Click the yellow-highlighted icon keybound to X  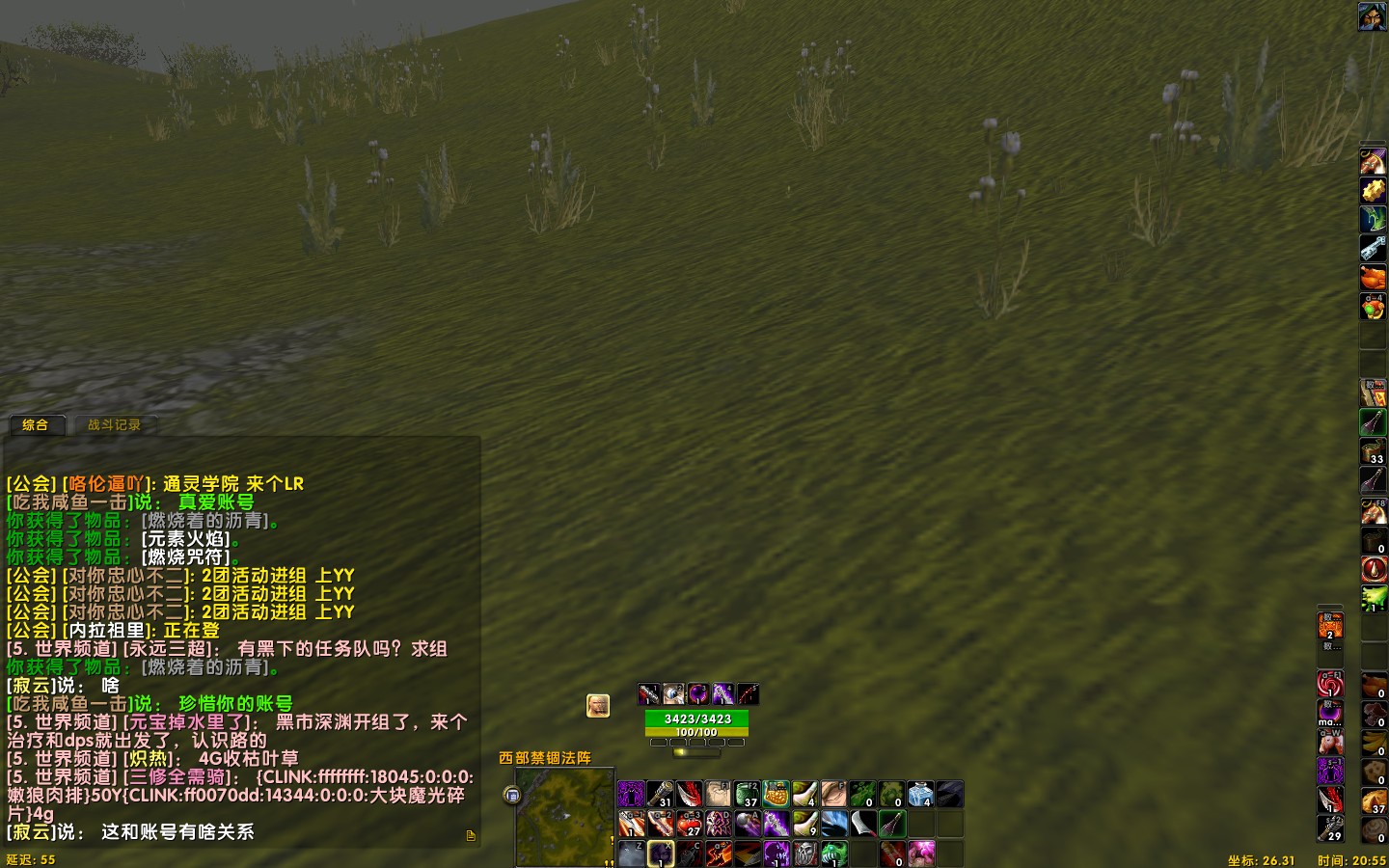660,854
